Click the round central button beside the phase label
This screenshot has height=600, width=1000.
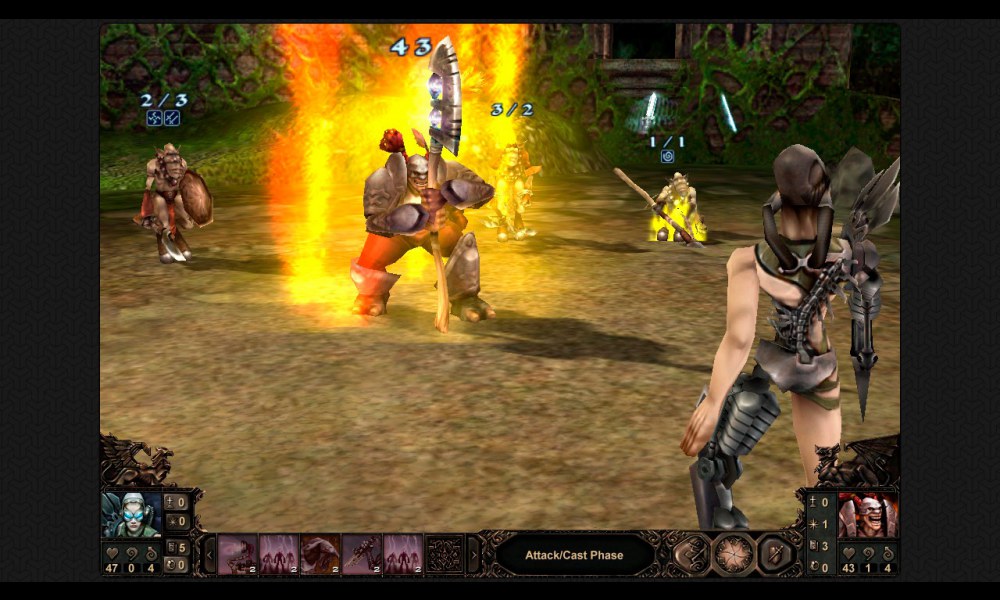click(733, 554)
